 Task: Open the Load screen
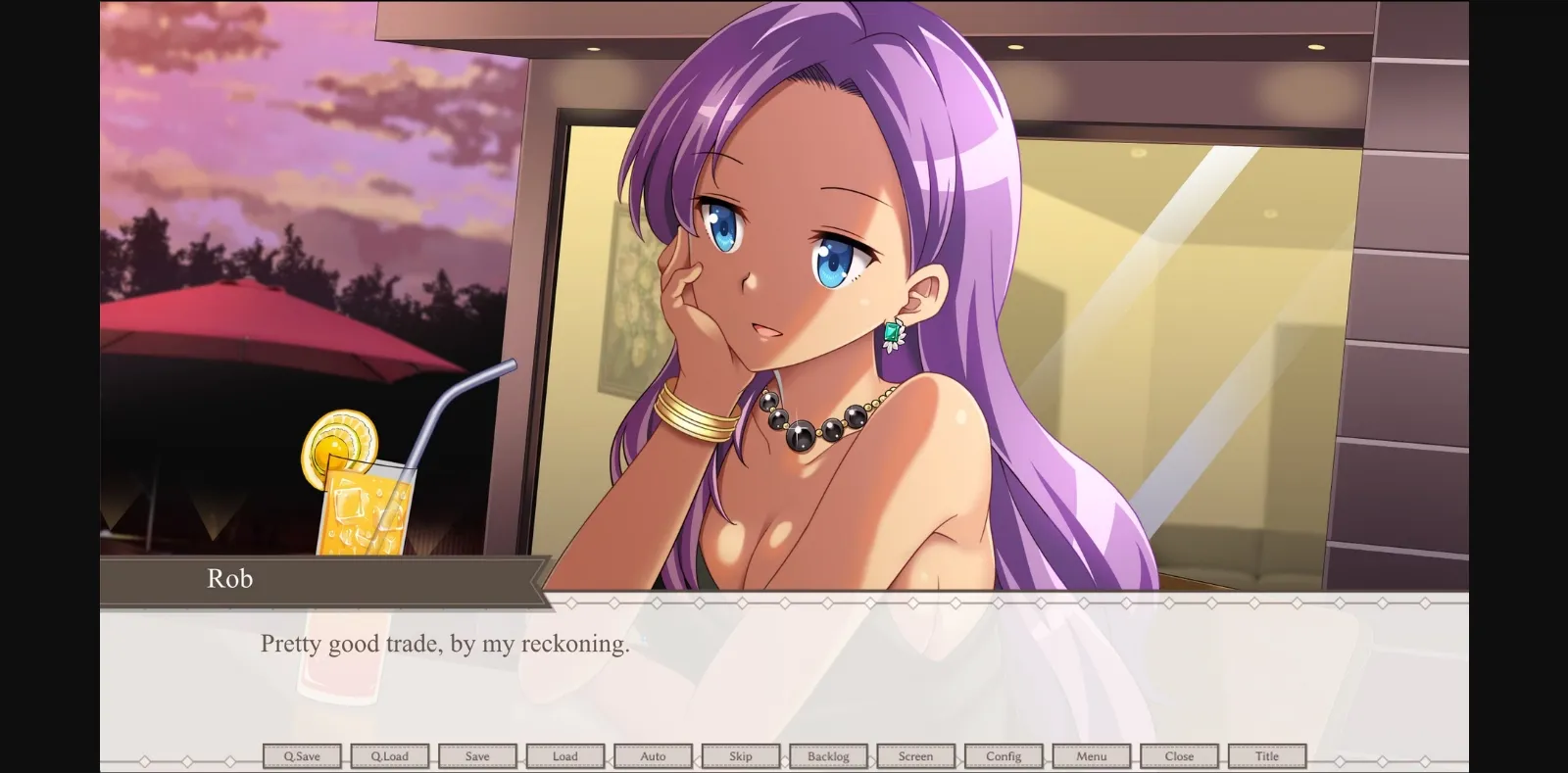pos(565,755)
